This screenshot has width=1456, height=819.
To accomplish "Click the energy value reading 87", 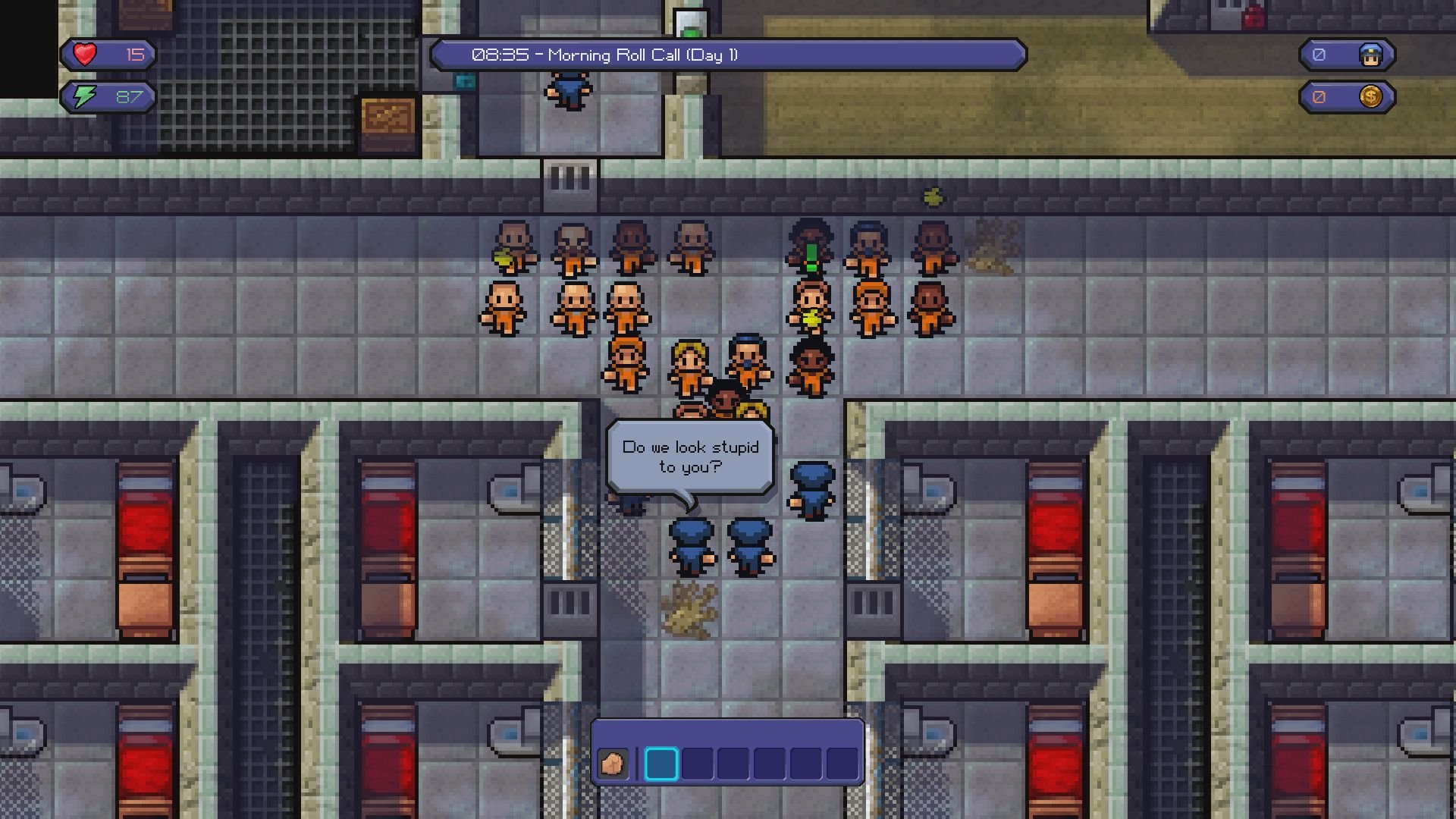I will (x=129, y=96).
